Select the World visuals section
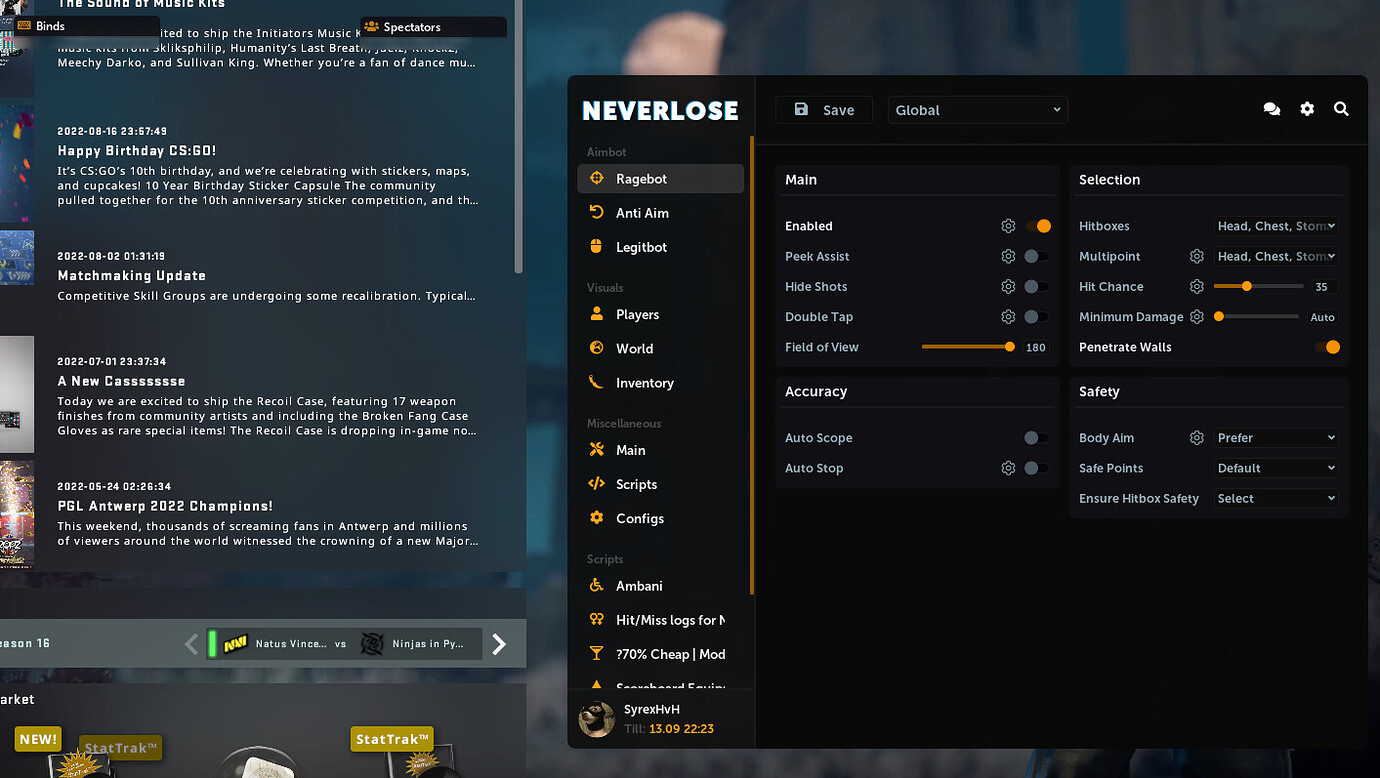Viewport: 1380px width, 778px height. (634, 348)
